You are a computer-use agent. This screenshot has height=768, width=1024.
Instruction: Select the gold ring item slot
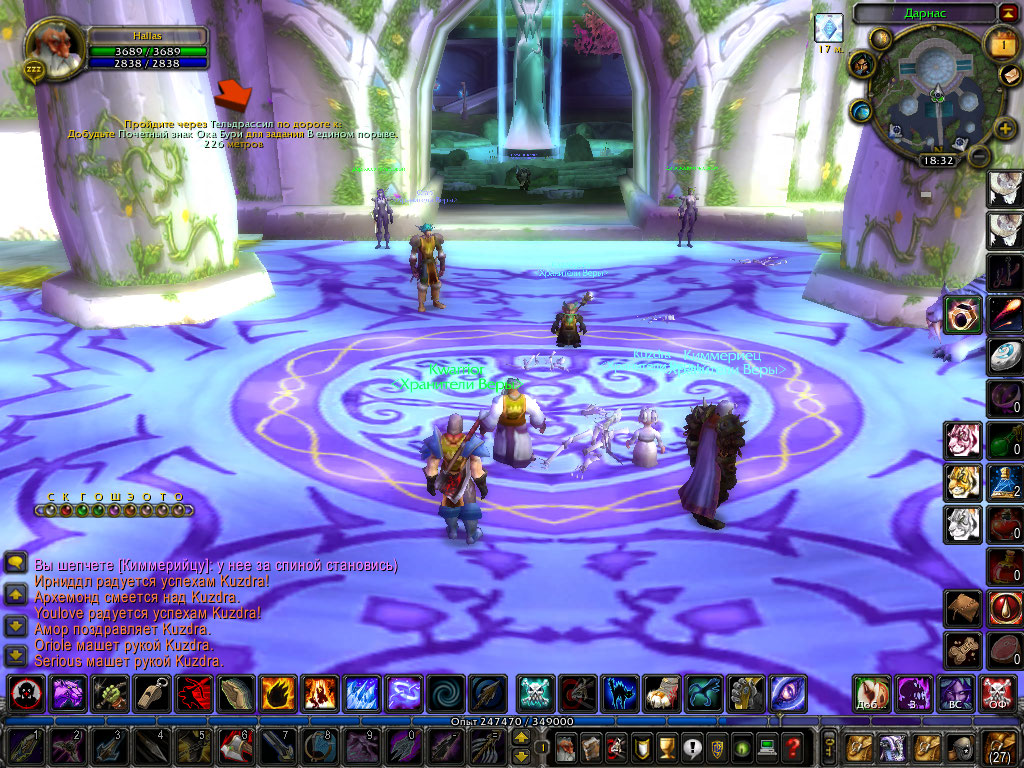tap(962, 314)
